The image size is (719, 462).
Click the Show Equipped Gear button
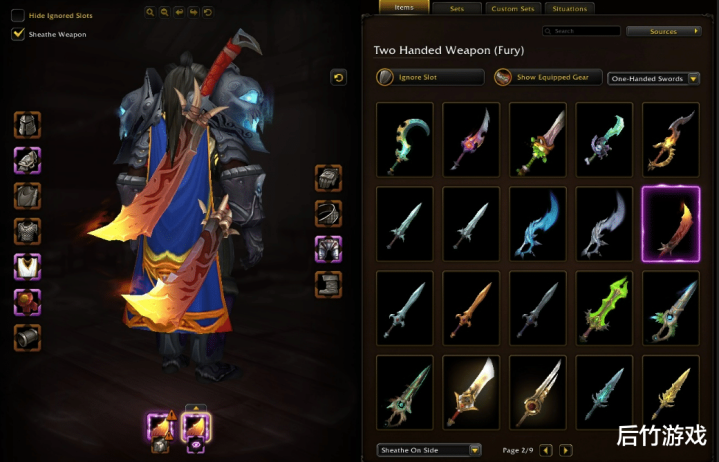[548, 77]
